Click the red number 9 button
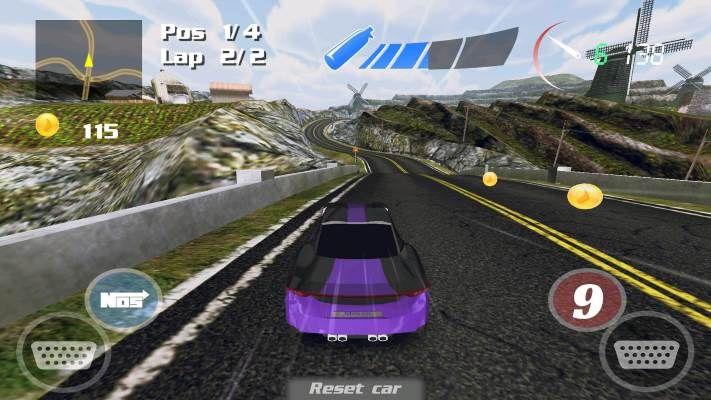Screen dimensions: 711x400 (x=587, y=300)
